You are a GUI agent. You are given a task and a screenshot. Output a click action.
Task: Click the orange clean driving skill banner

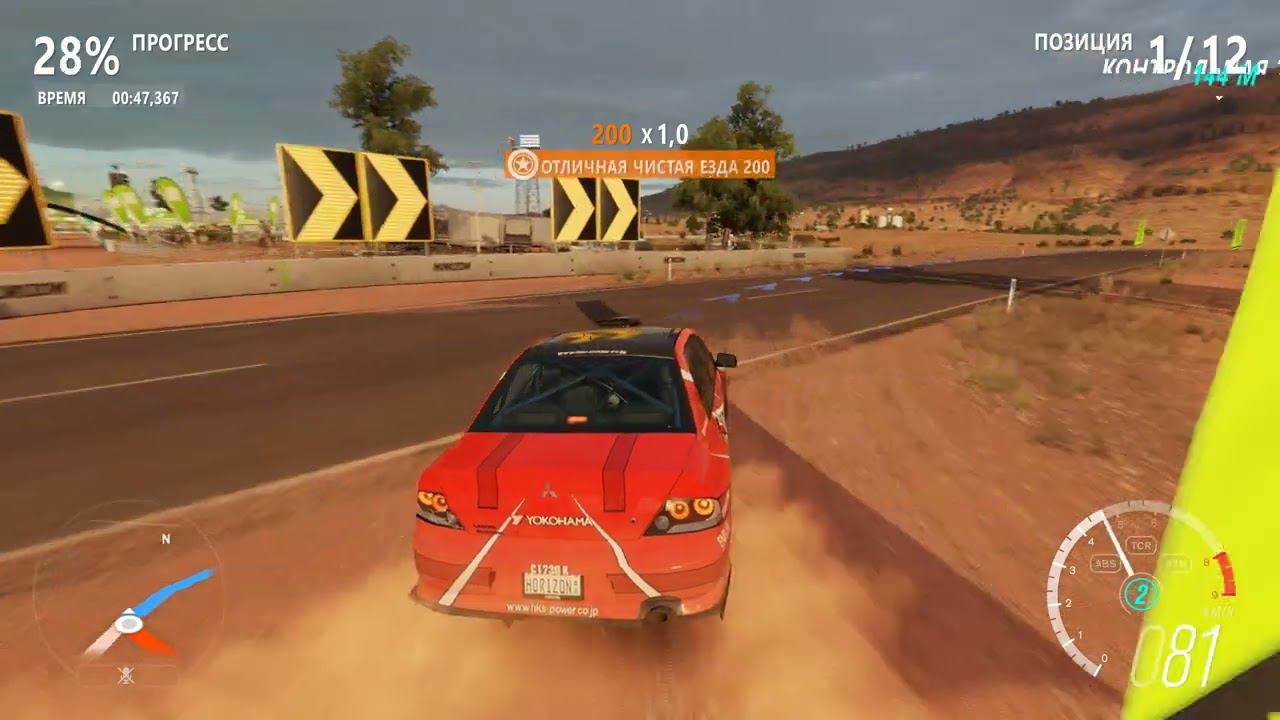tap(640, 165)
